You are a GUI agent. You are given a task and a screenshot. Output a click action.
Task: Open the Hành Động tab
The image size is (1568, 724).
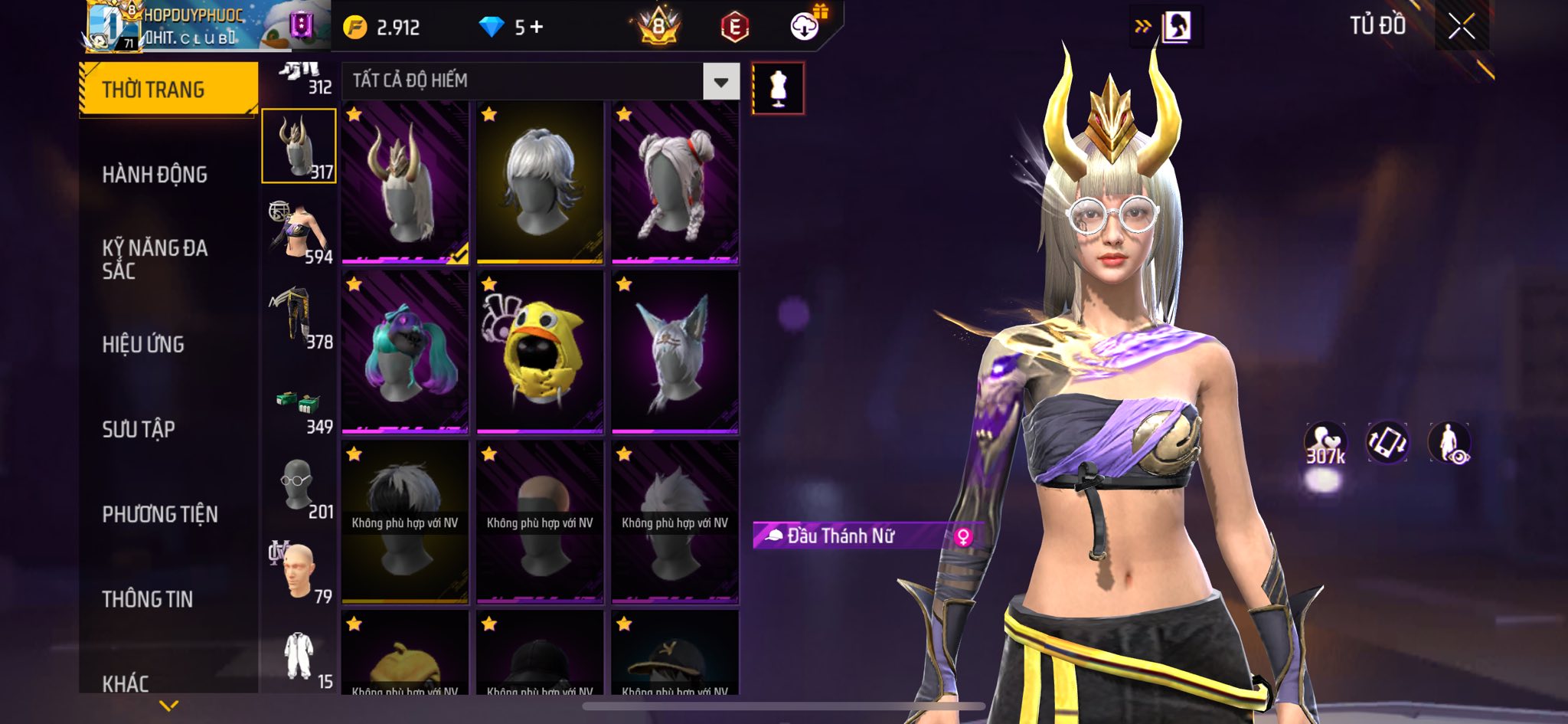point(155,175)
